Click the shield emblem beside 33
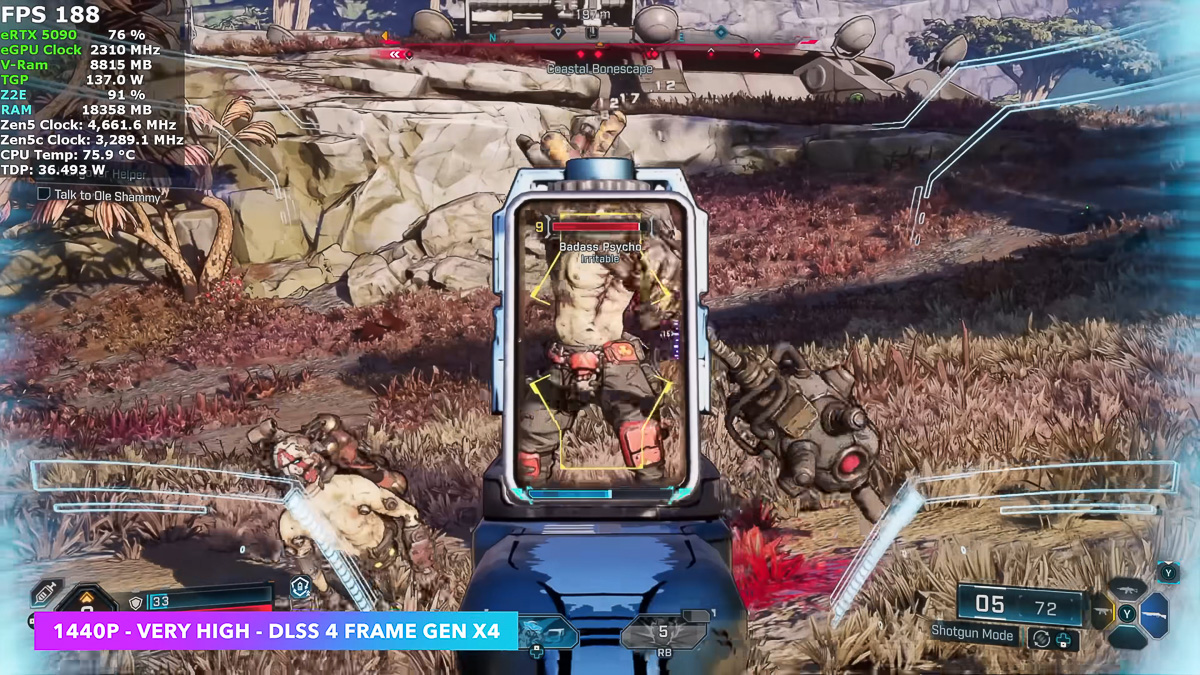Image resolution: width=1200 pixels, height=675 pixels. point(136,603)
